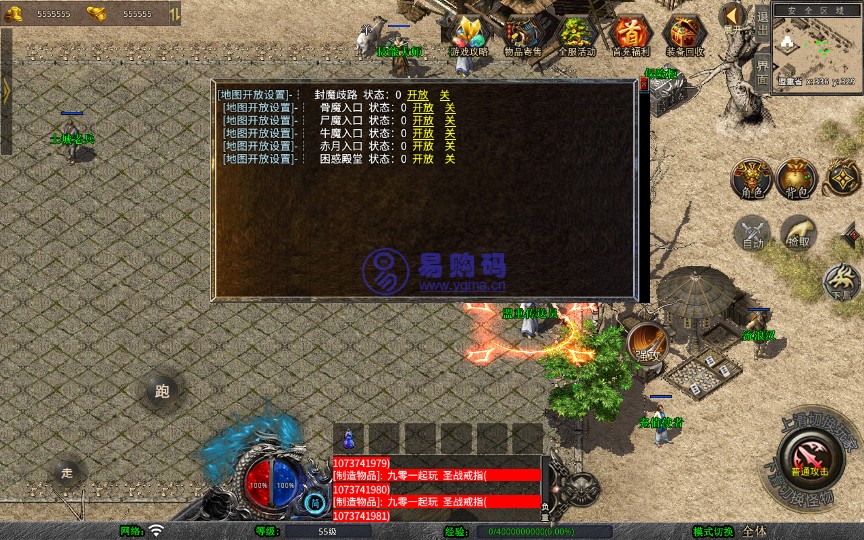Close the 困惑殿堂 map with 关

tap(450, 159)
